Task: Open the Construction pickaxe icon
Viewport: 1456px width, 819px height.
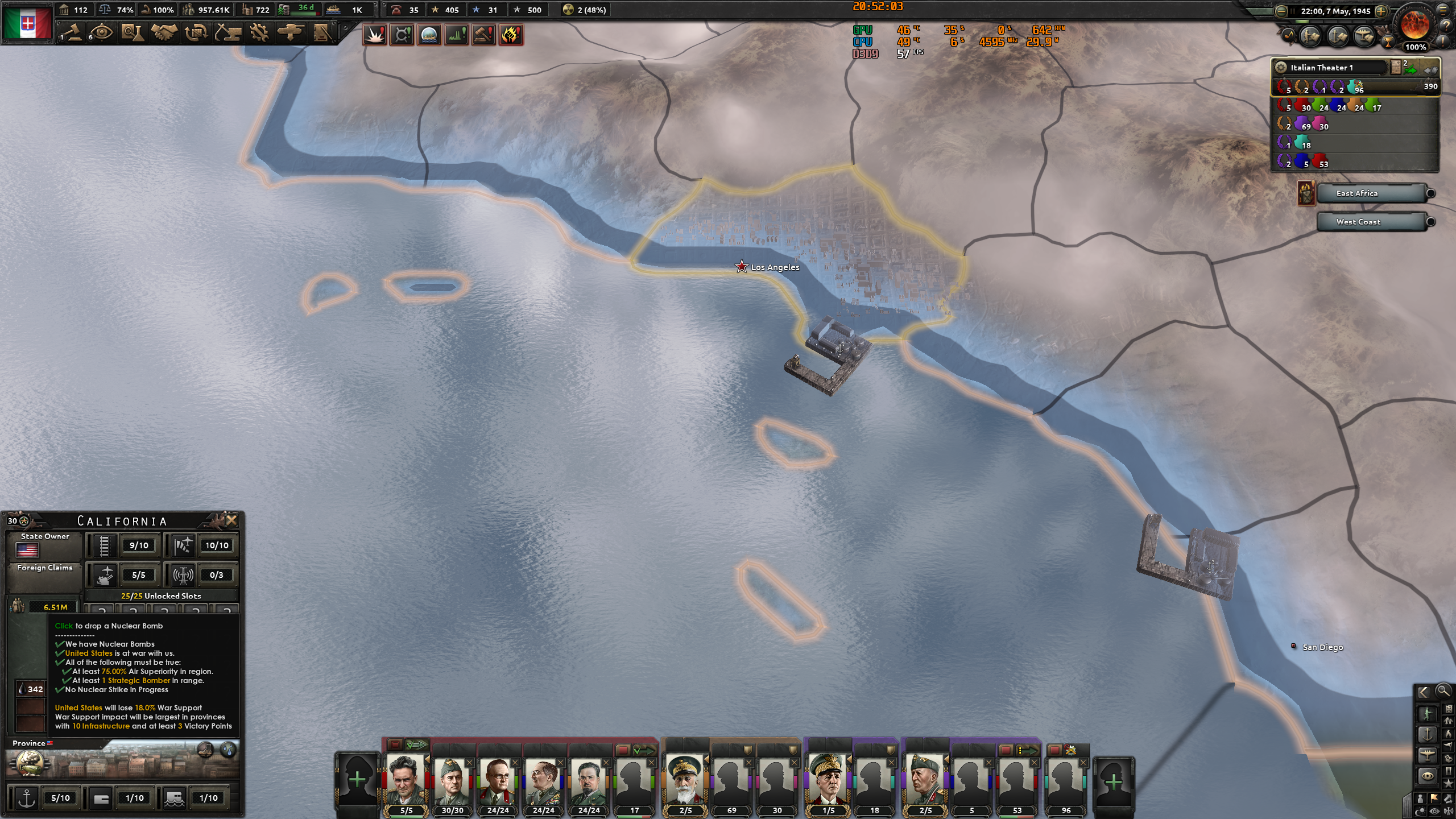Action: tap(227, 33)
